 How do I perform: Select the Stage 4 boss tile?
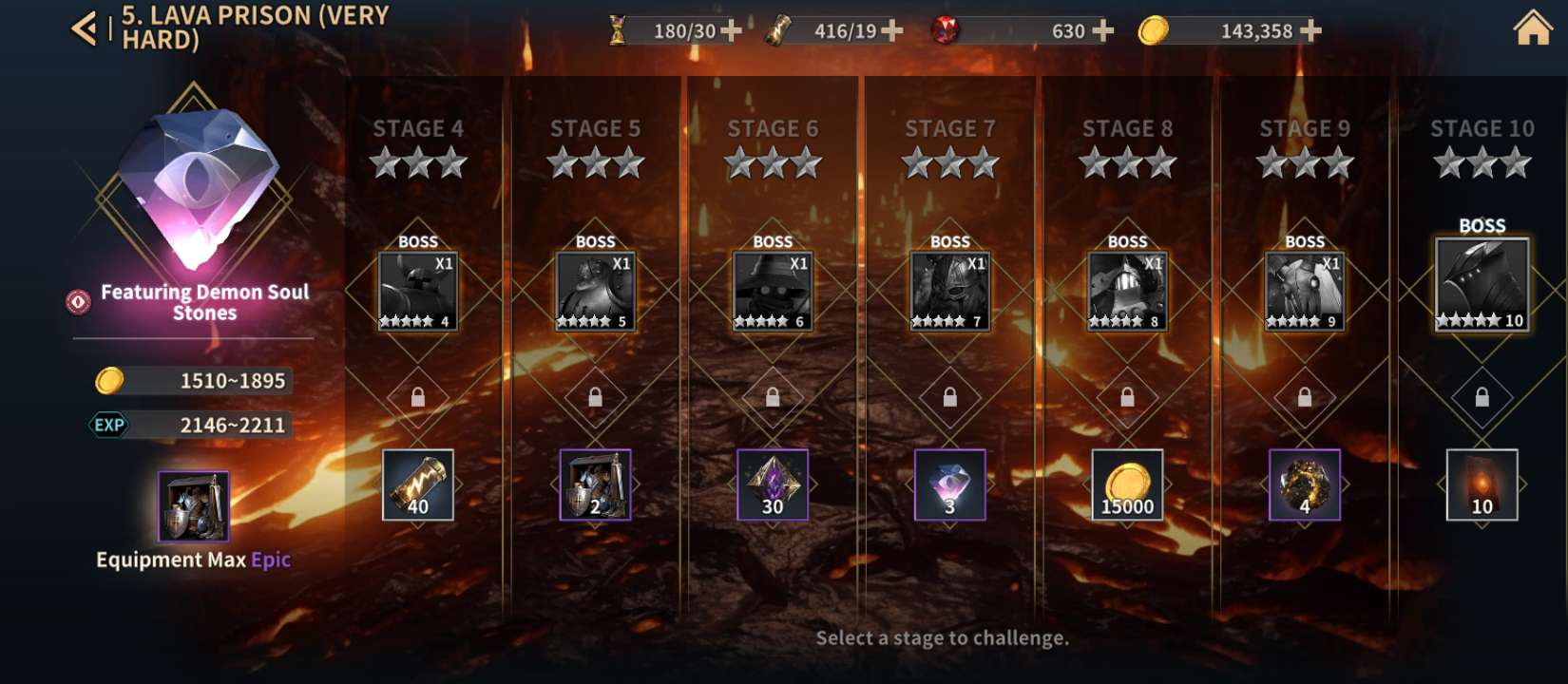(418, 291)
